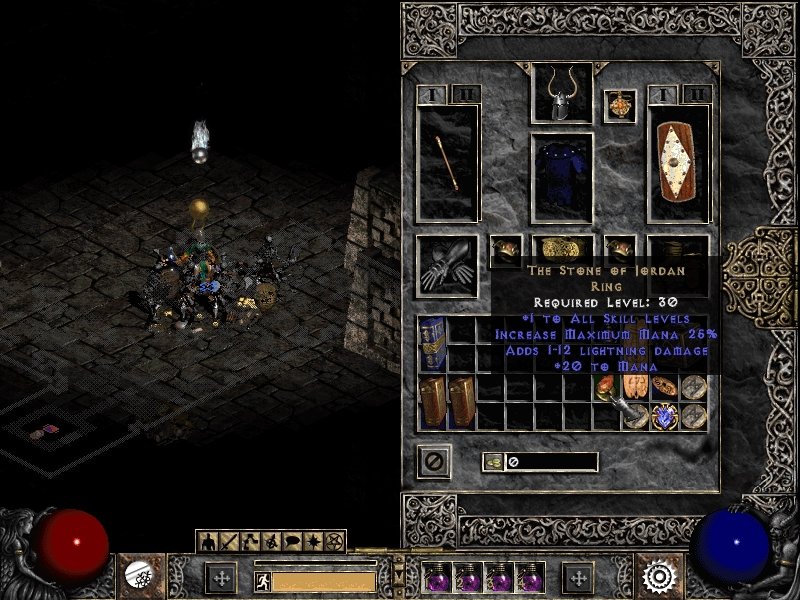Select the equipped shield slot
800x600 pixels.
(679, 163)
